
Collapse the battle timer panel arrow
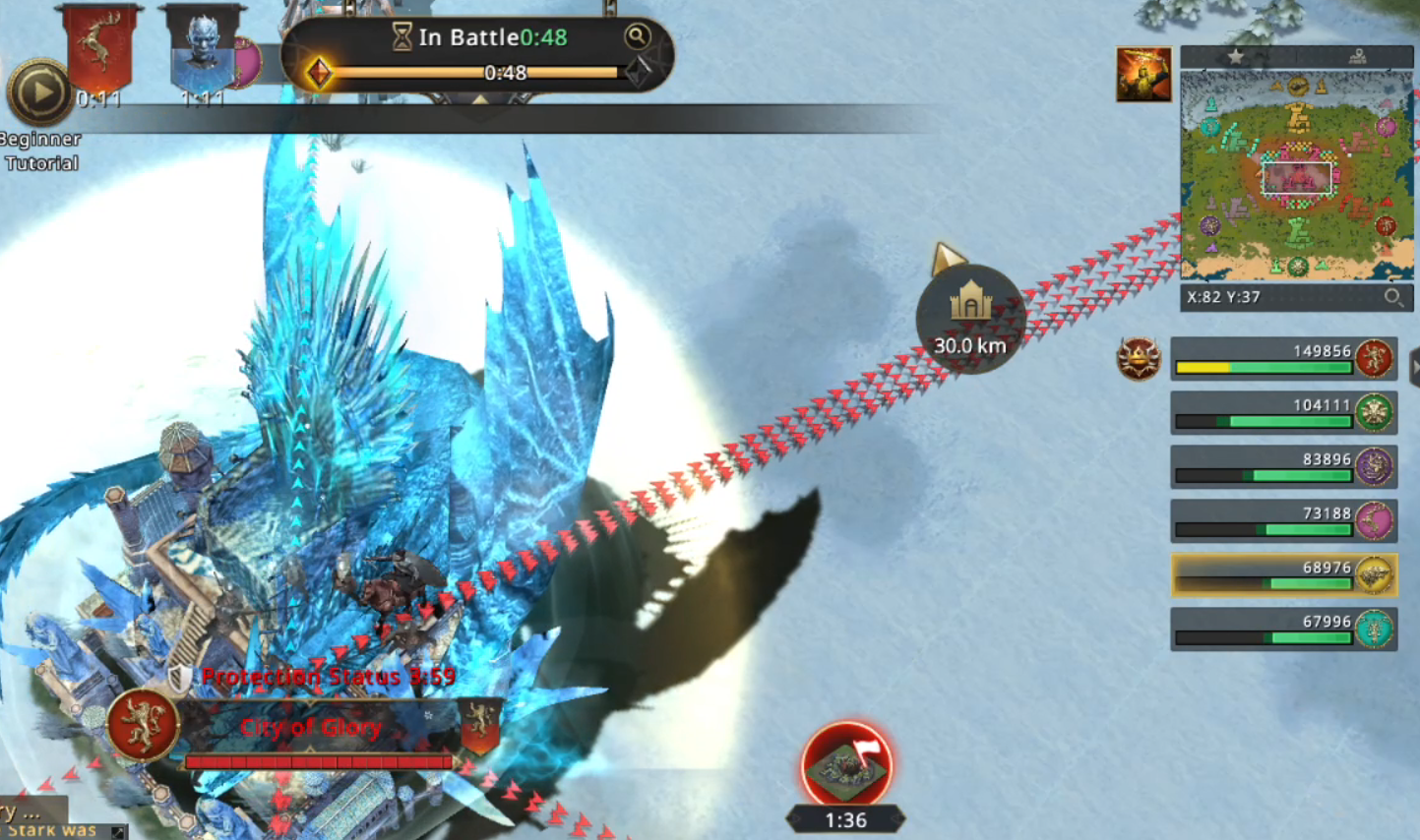tap(479, 101)
